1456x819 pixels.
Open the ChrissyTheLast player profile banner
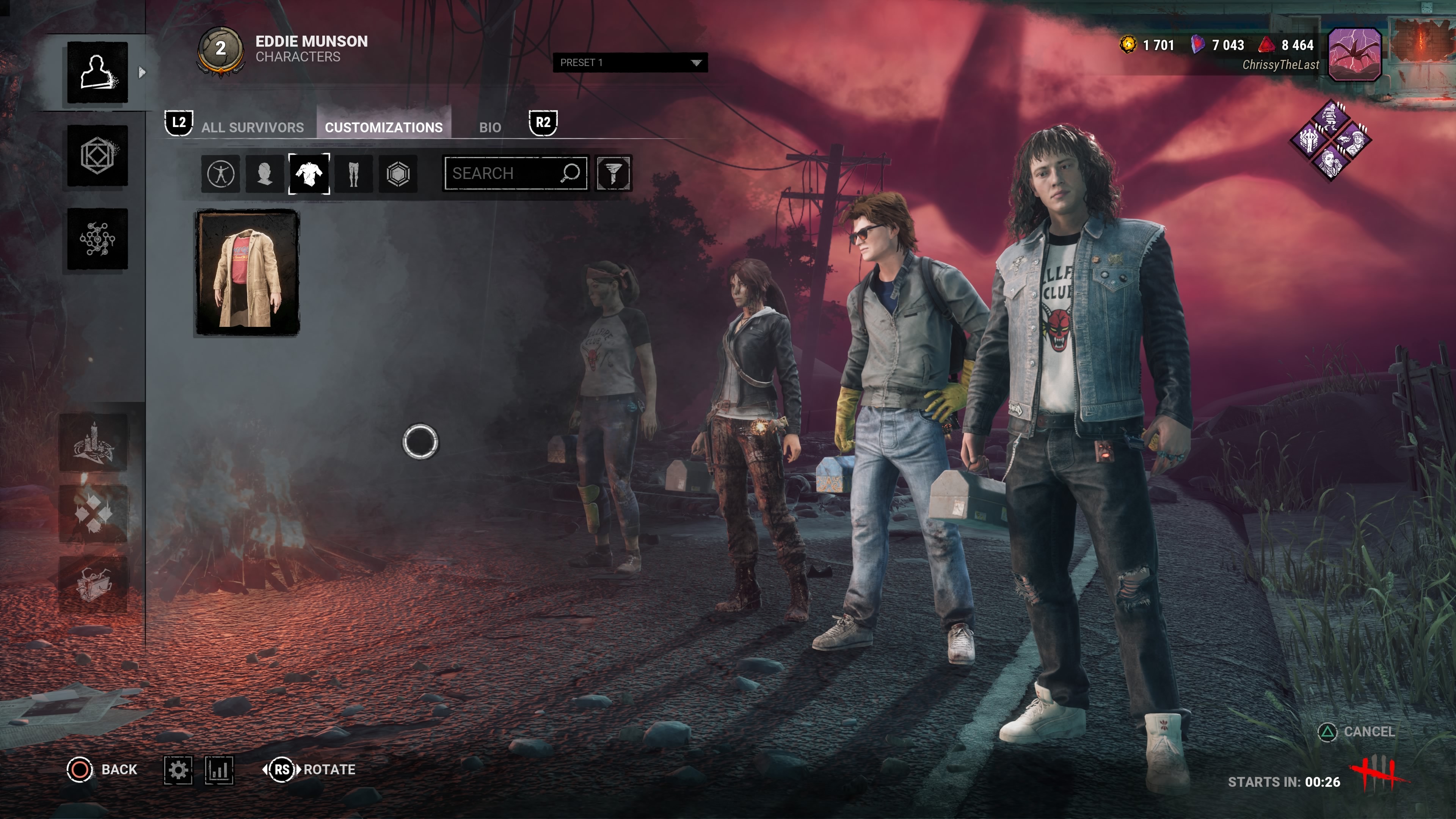pos(1354,55)
